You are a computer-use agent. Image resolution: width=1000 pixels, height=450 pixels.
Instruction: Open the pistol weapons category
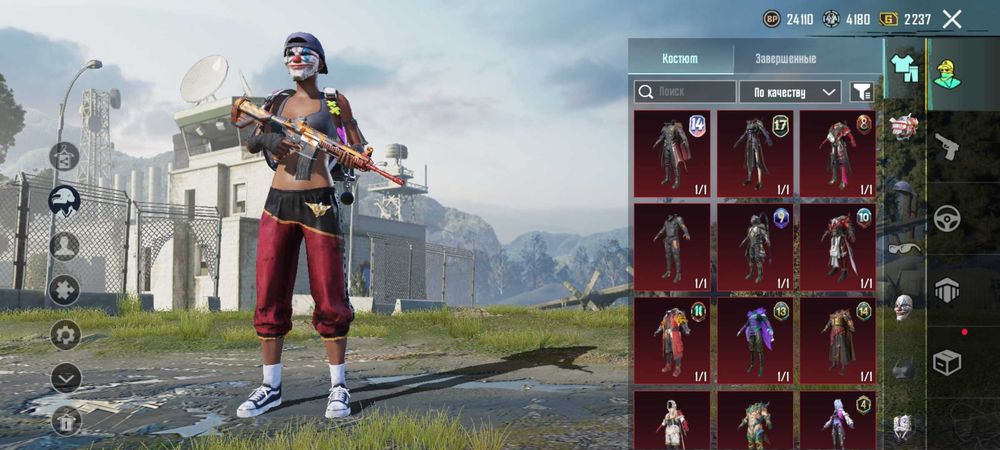[946, 147]
